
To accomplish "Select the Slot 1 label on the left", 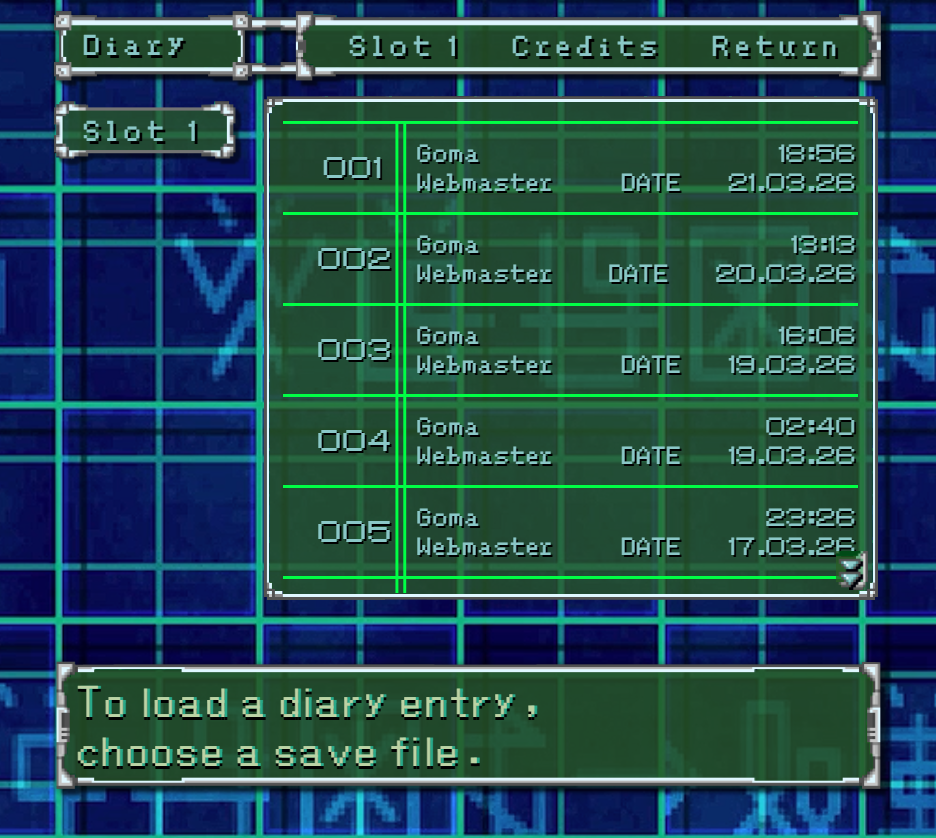I will click(143, 131).
